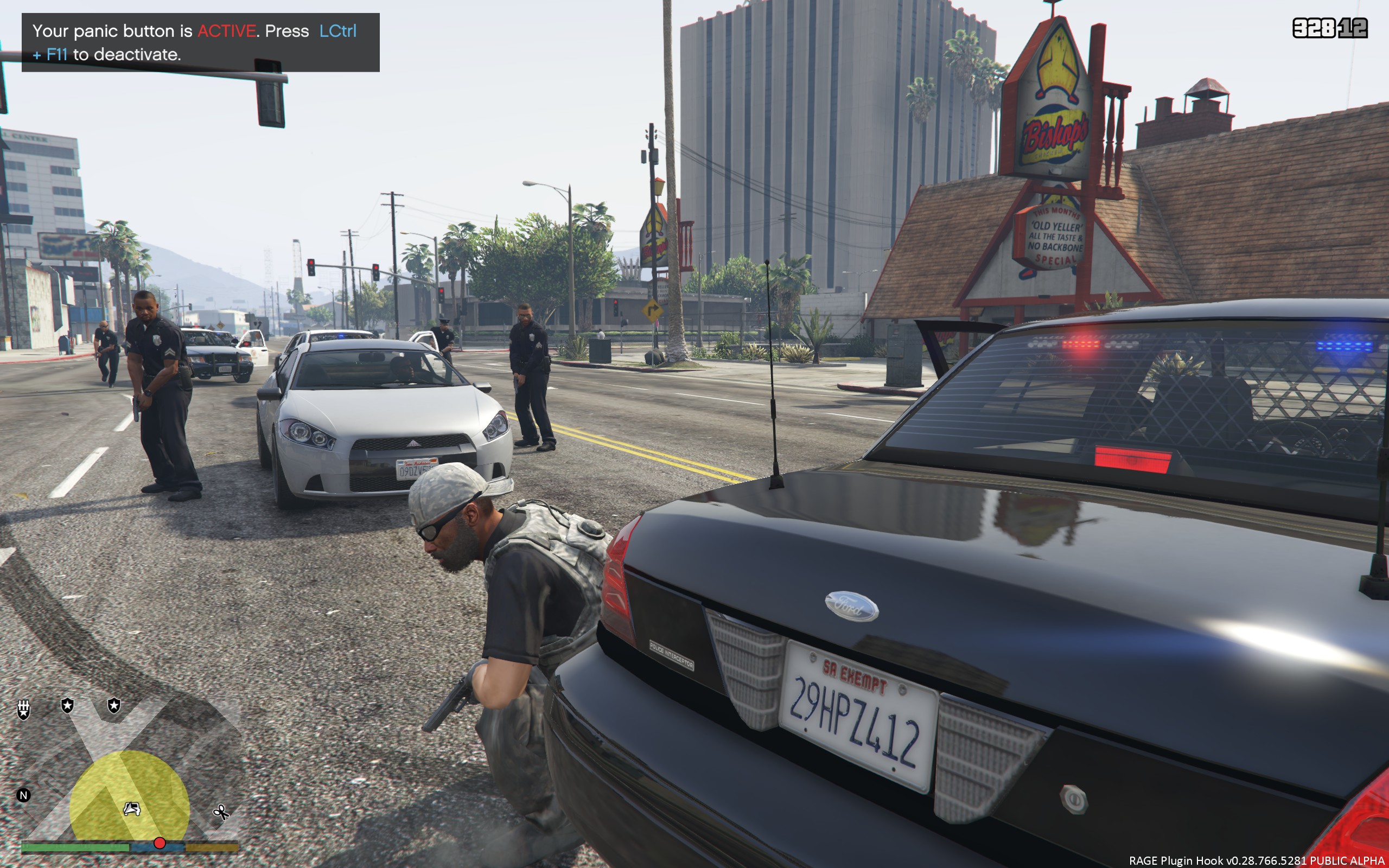Click the panic button notification box
This screenshot has height=868, width=1389.
(x=200, y=42)
